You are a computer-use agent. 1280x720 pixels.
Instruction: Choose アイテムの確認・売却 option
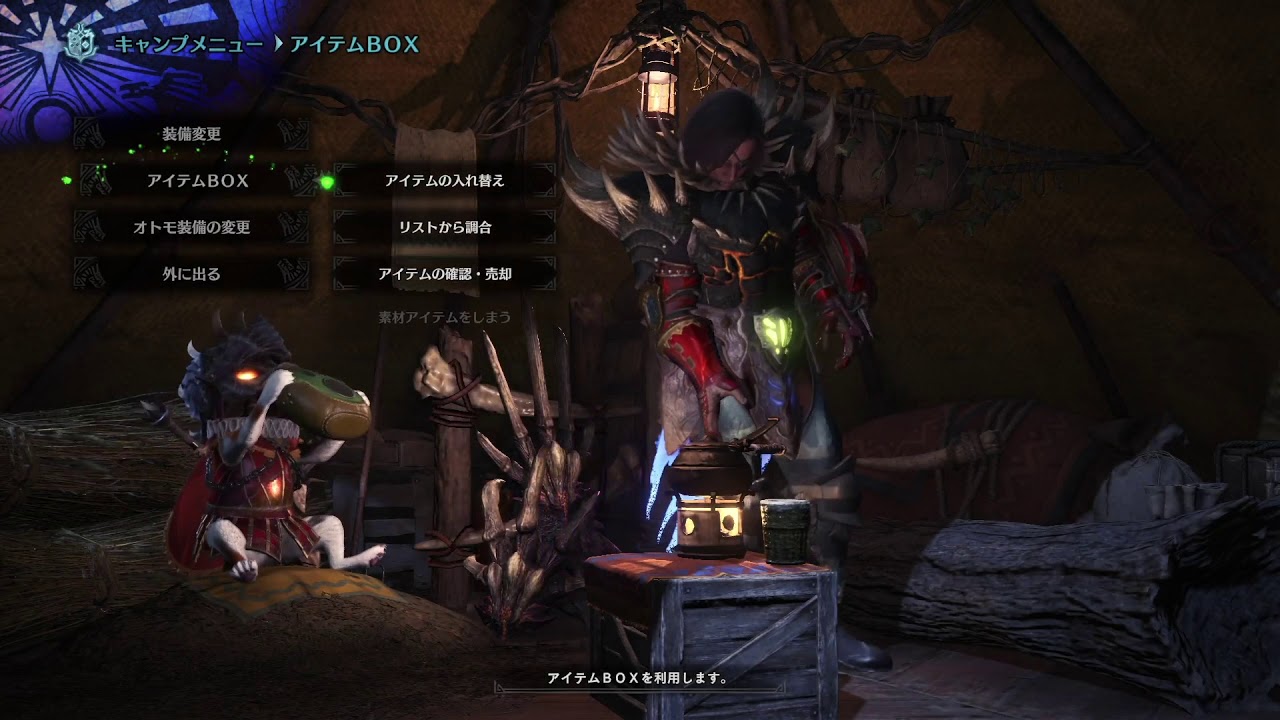pos(444,273)
